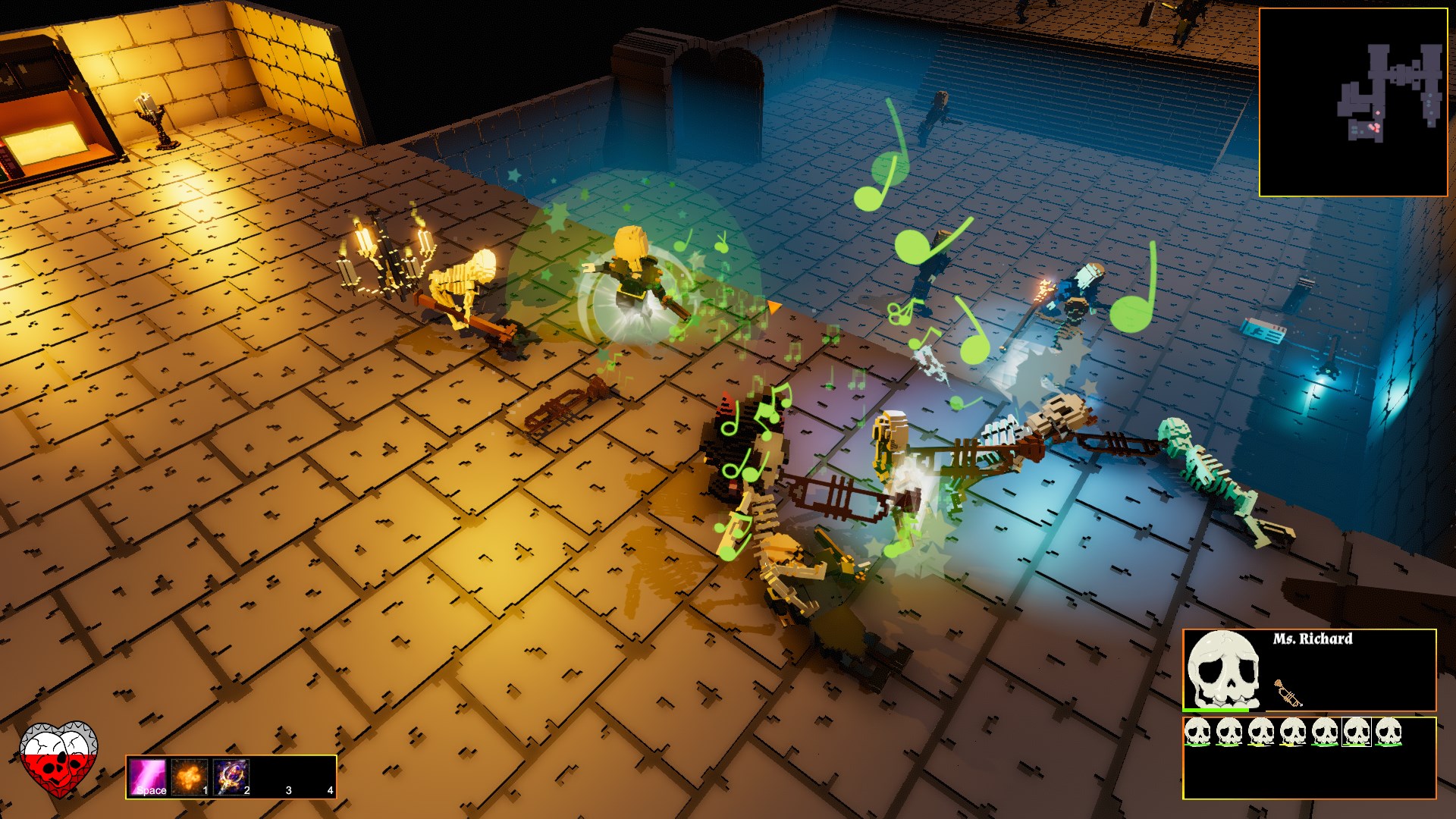This screenshot has width=1456, height=819.
Task: Click the fifth skull minion icon
Action: 1326,730
